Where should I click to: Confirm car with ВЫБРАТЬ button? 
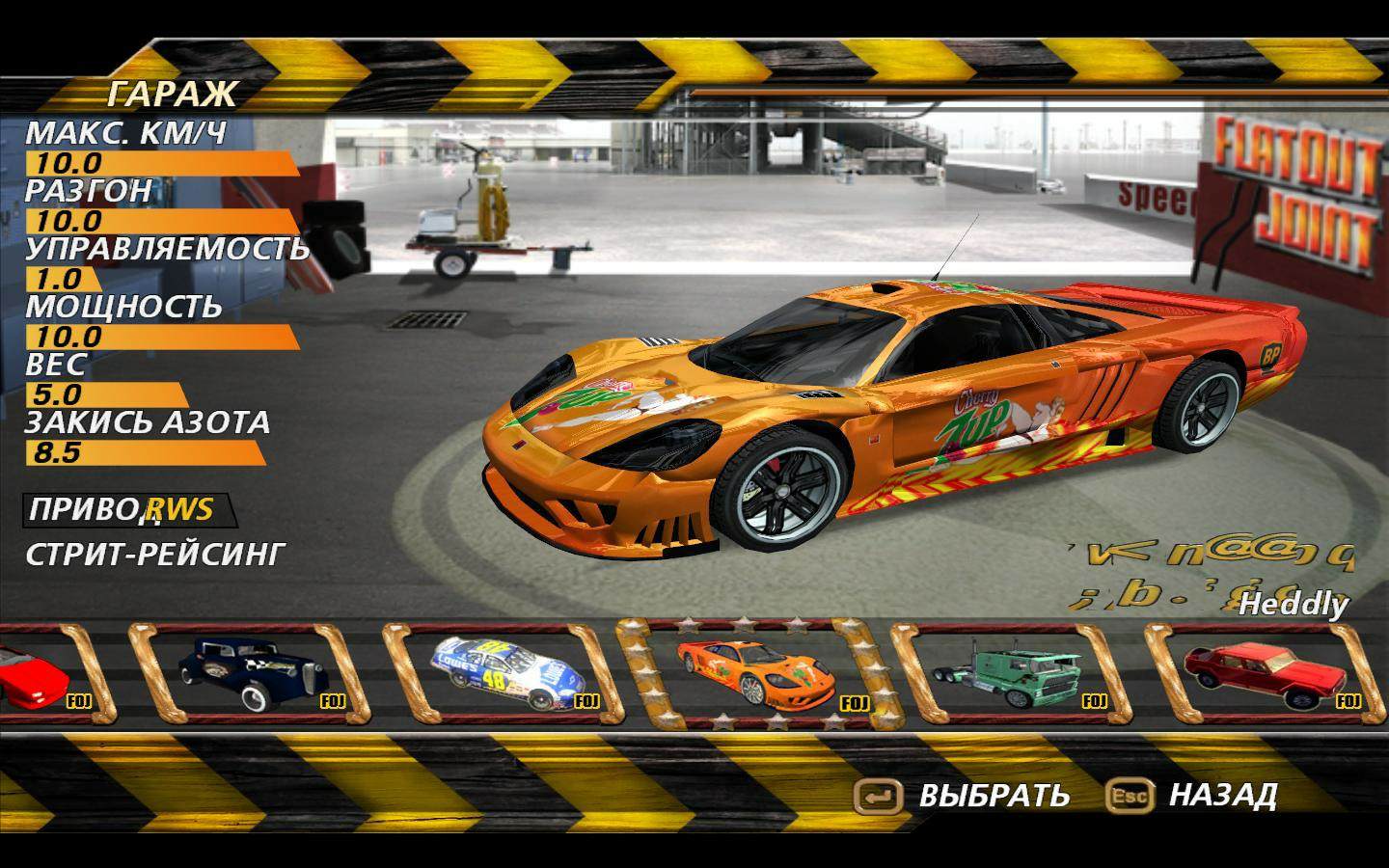pos(963,796)
